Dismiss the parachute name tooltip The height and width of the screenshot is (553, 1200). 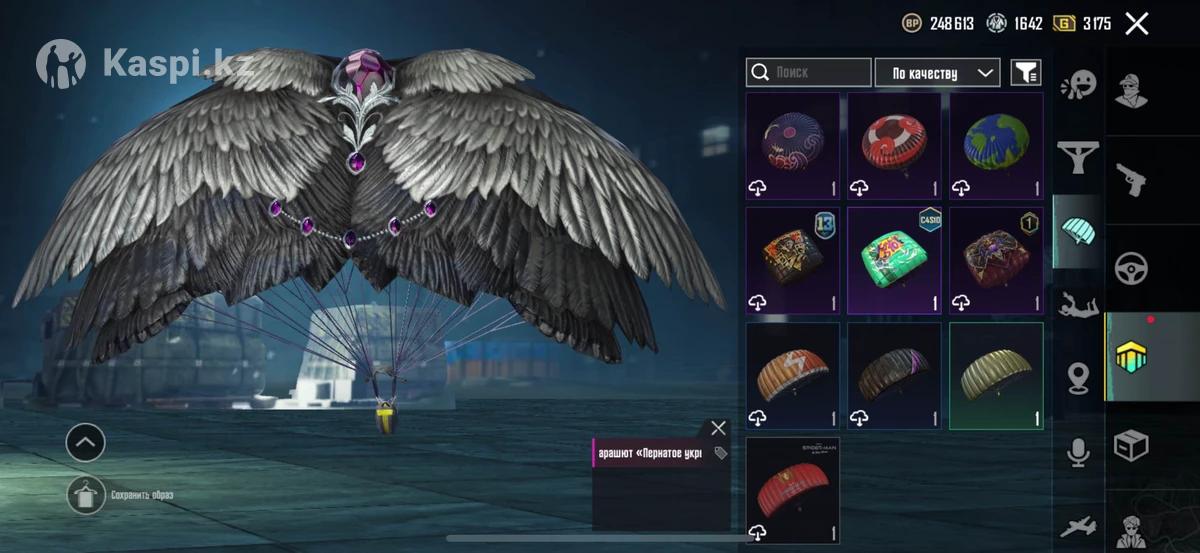[x=718, y=428]
